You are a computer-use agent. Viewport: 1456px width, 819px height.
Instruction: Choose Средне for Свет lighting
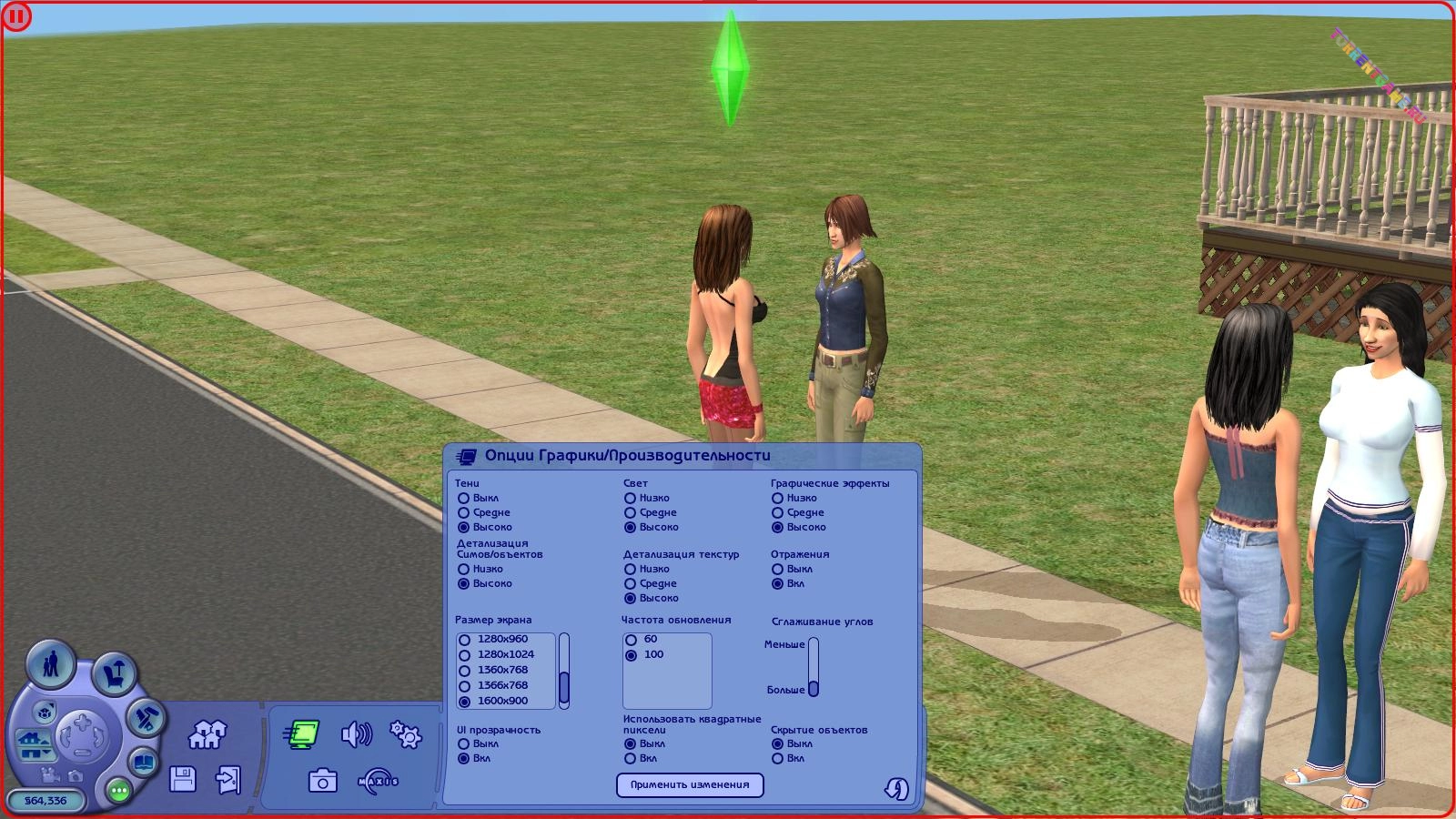coord(630,512)
